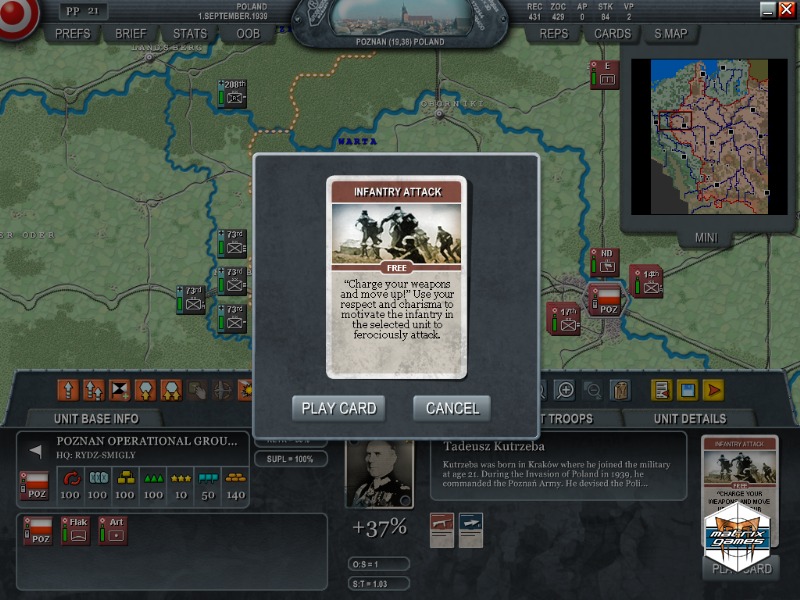This screenshot has width=800, height=600.
Task: Click the yellow end-turn arrow toolbar icon
Action: (x=713, y=389)
